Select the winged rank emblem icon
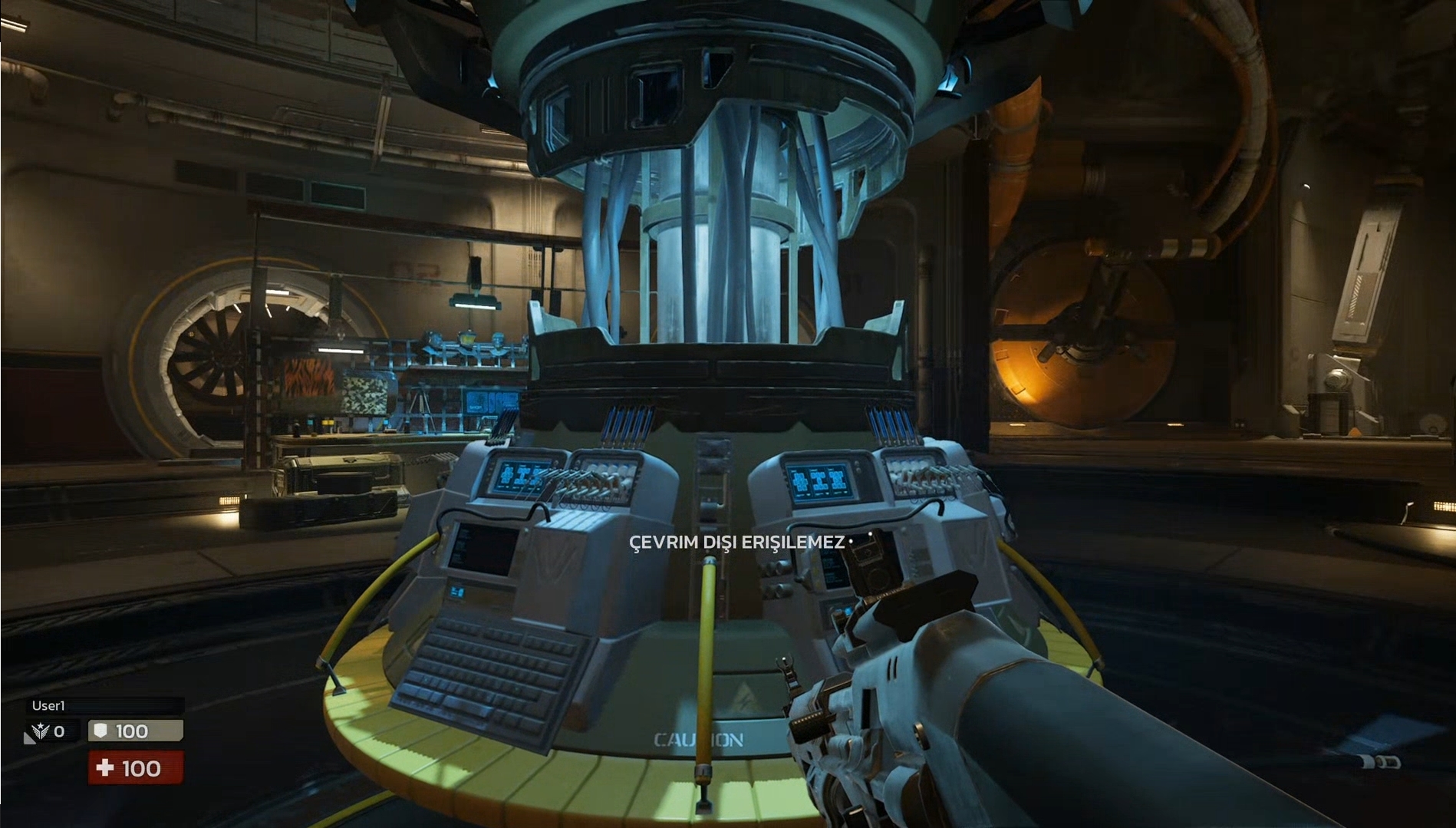Image resolution: width=1456 pixels, height=828 pixels. pyautogui.click(x=41, y=731)
